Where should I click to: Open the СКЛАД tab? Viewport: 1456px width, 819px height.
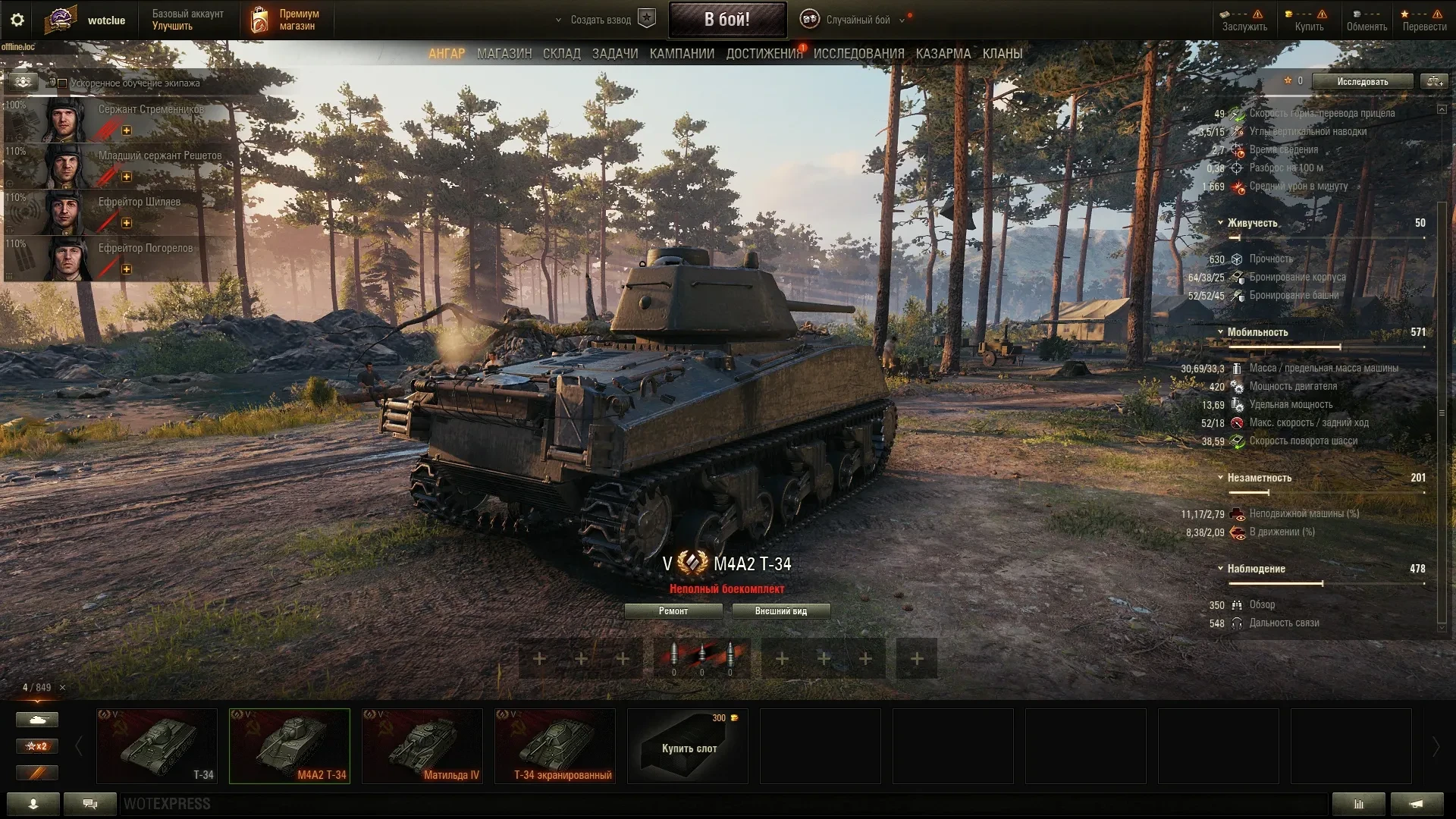561,54
